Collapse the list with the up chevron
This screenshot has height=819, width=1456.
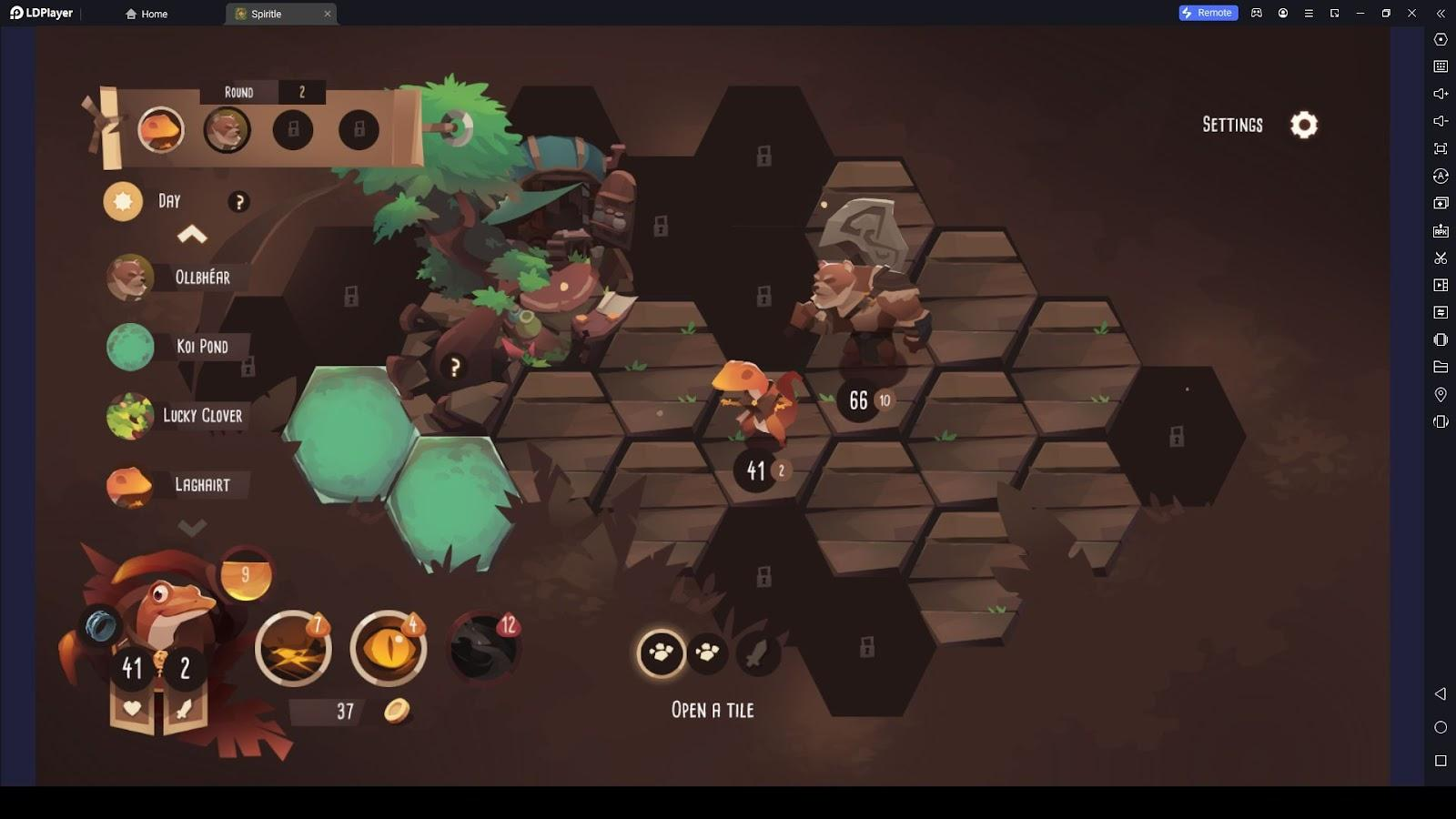tap(192, 236)
